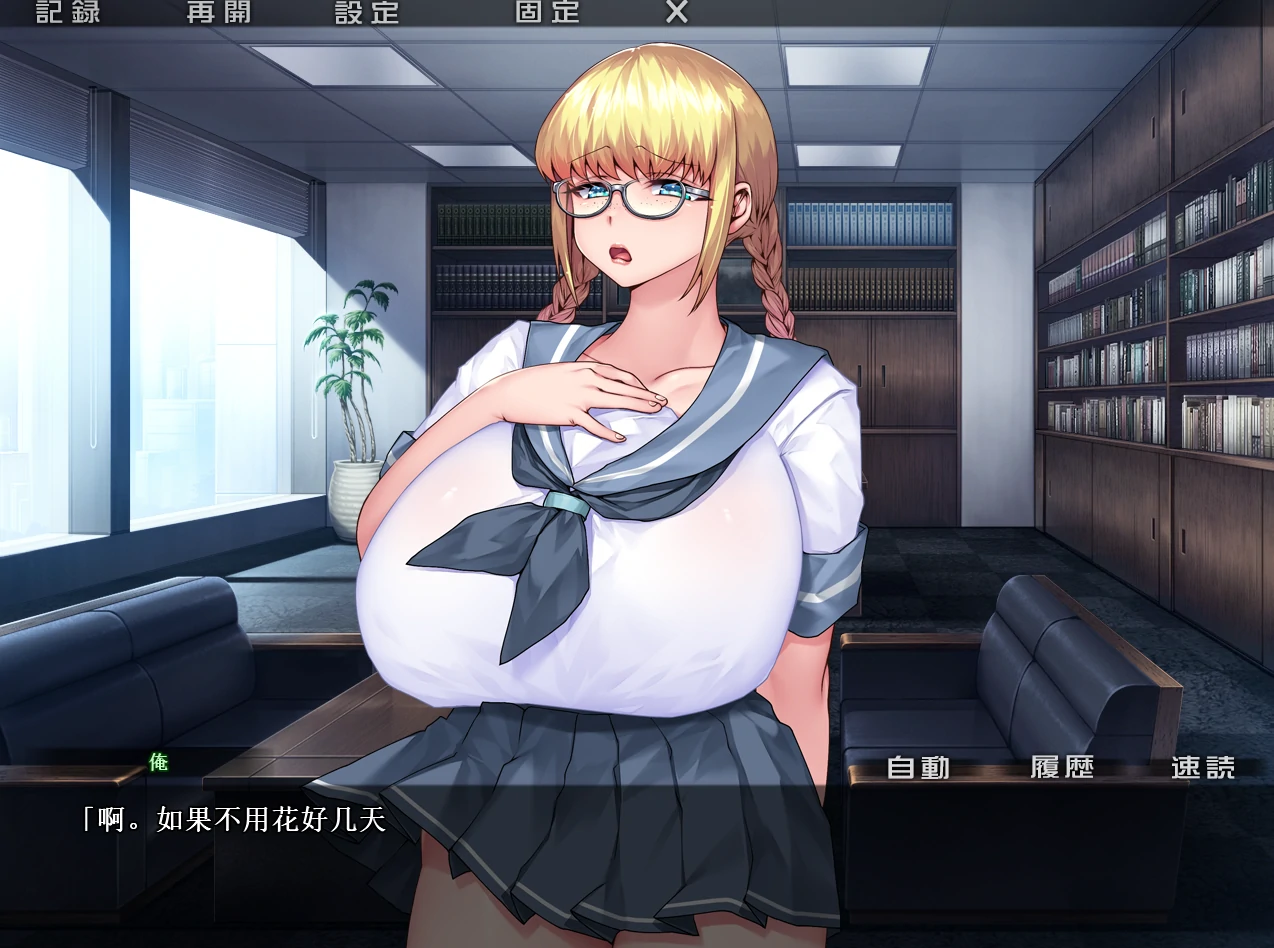
Task: Open the 履歴 dialogue history
Action: pos(1062,767)
